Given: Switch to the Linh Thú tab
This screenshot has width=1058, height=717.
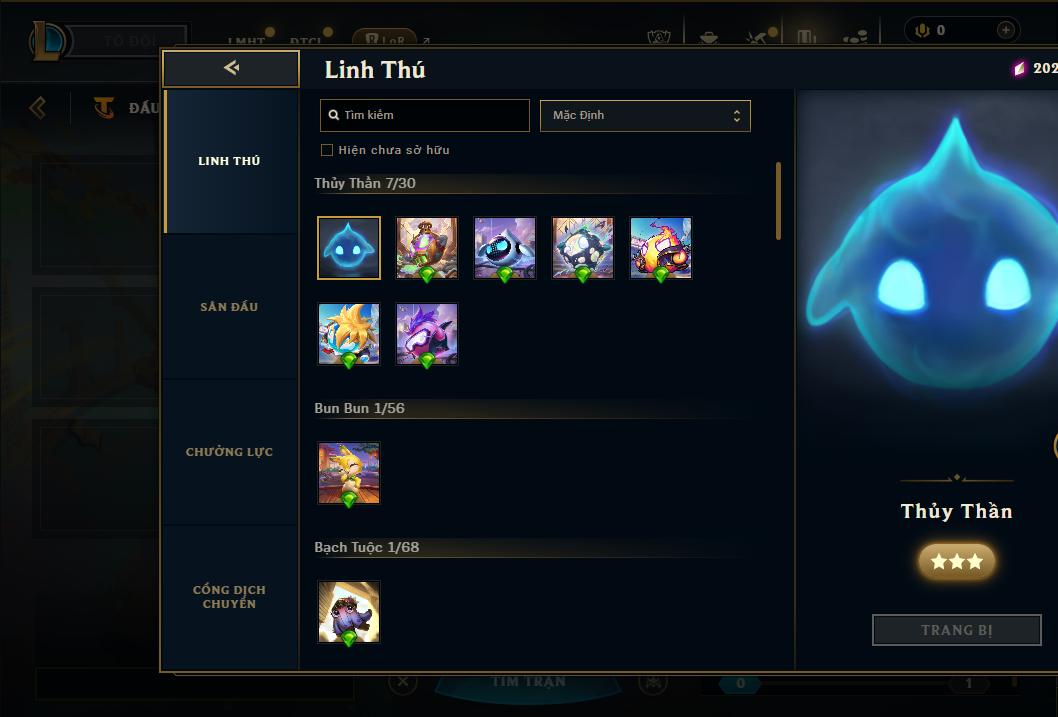Looking at the screenshot, I should point(229,161).
